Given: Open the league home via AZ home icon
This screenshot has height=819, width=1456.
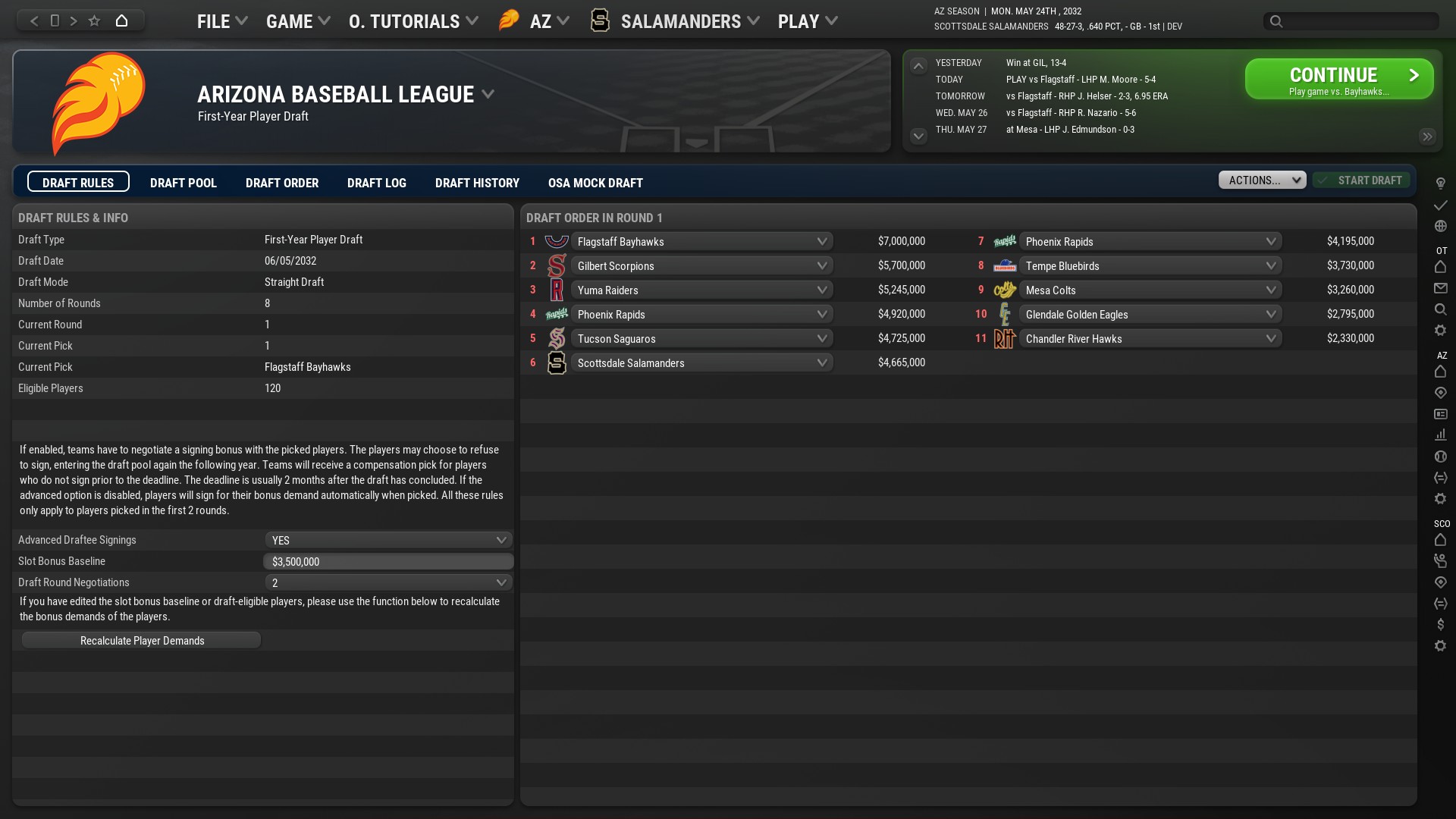Looking at the screenshot, I should coord(1440,372).
